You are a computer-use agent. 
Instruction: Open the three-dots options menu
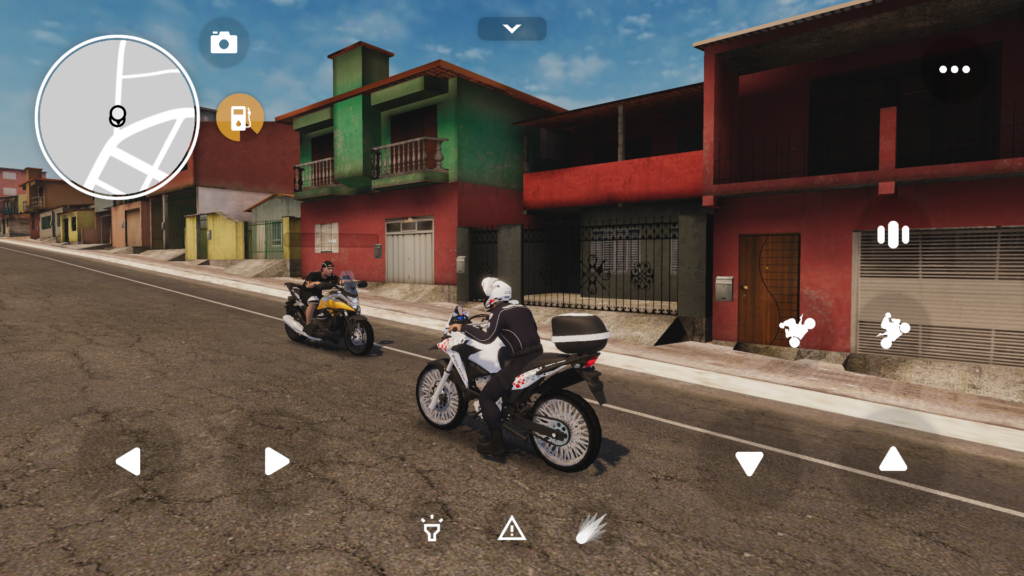coord(954,69)
